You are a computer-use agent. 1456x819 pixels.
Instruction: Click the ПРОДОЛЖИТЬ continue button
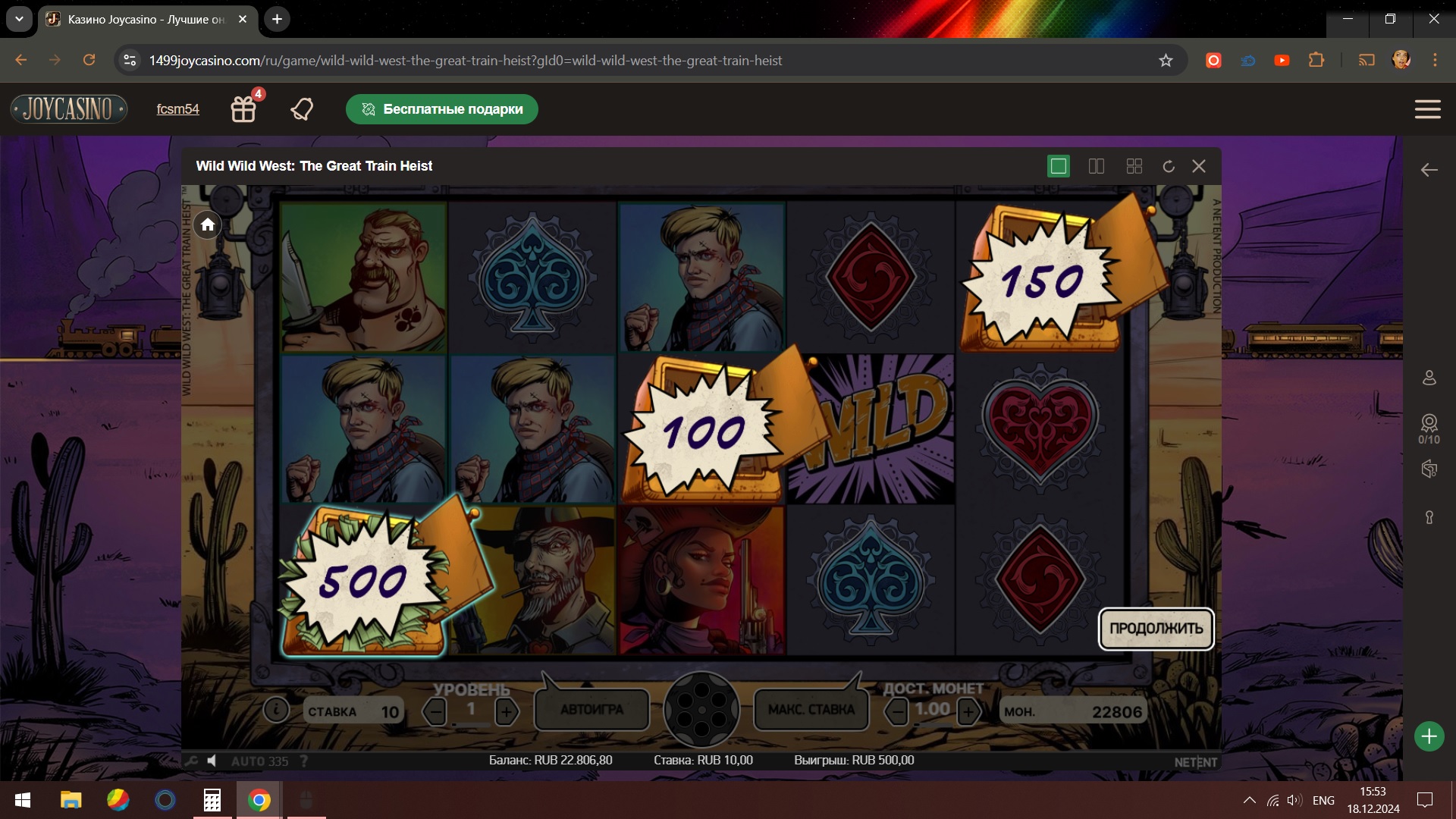[x=1156, y=629]
